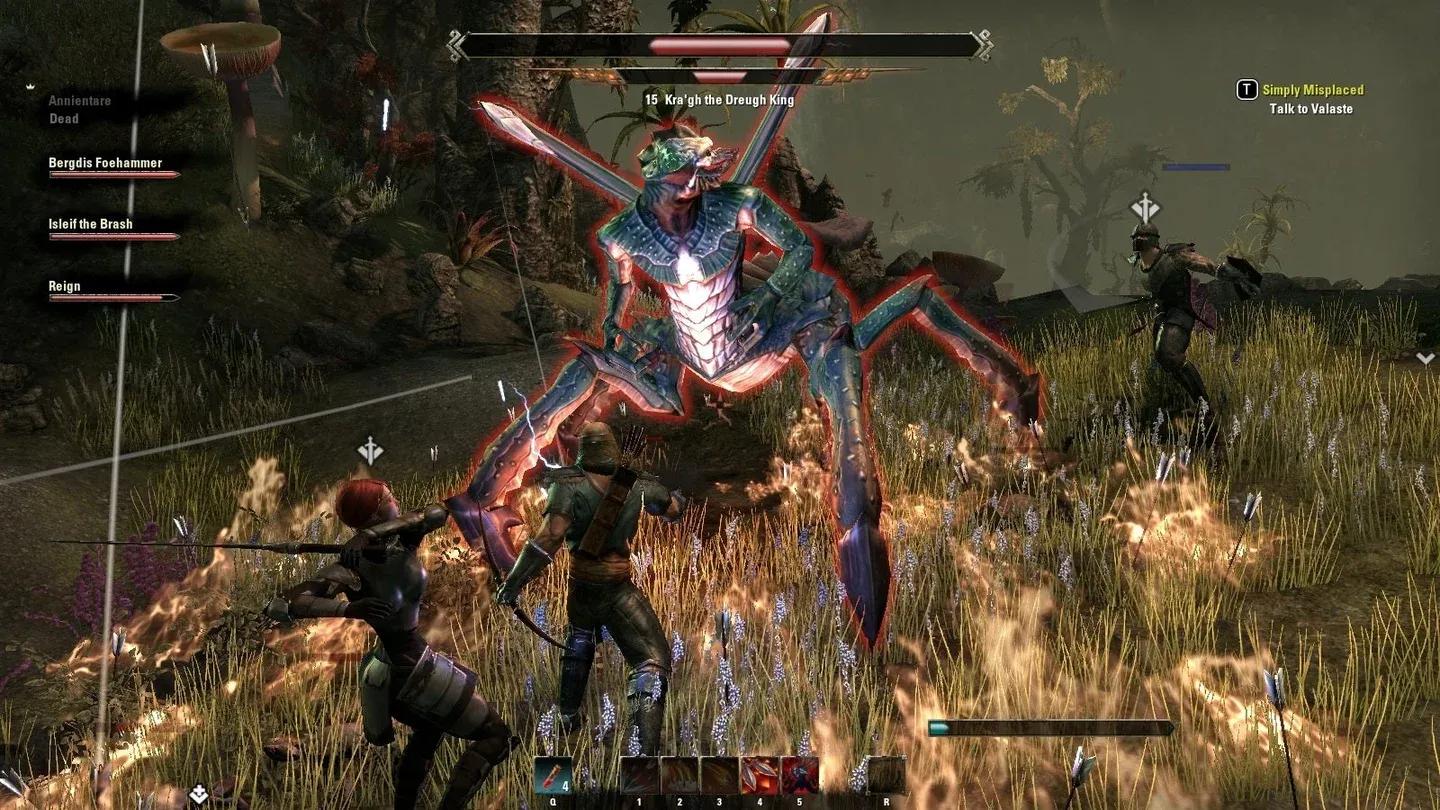Select group member Reign
1440x810 pixels.
(65, 286)
